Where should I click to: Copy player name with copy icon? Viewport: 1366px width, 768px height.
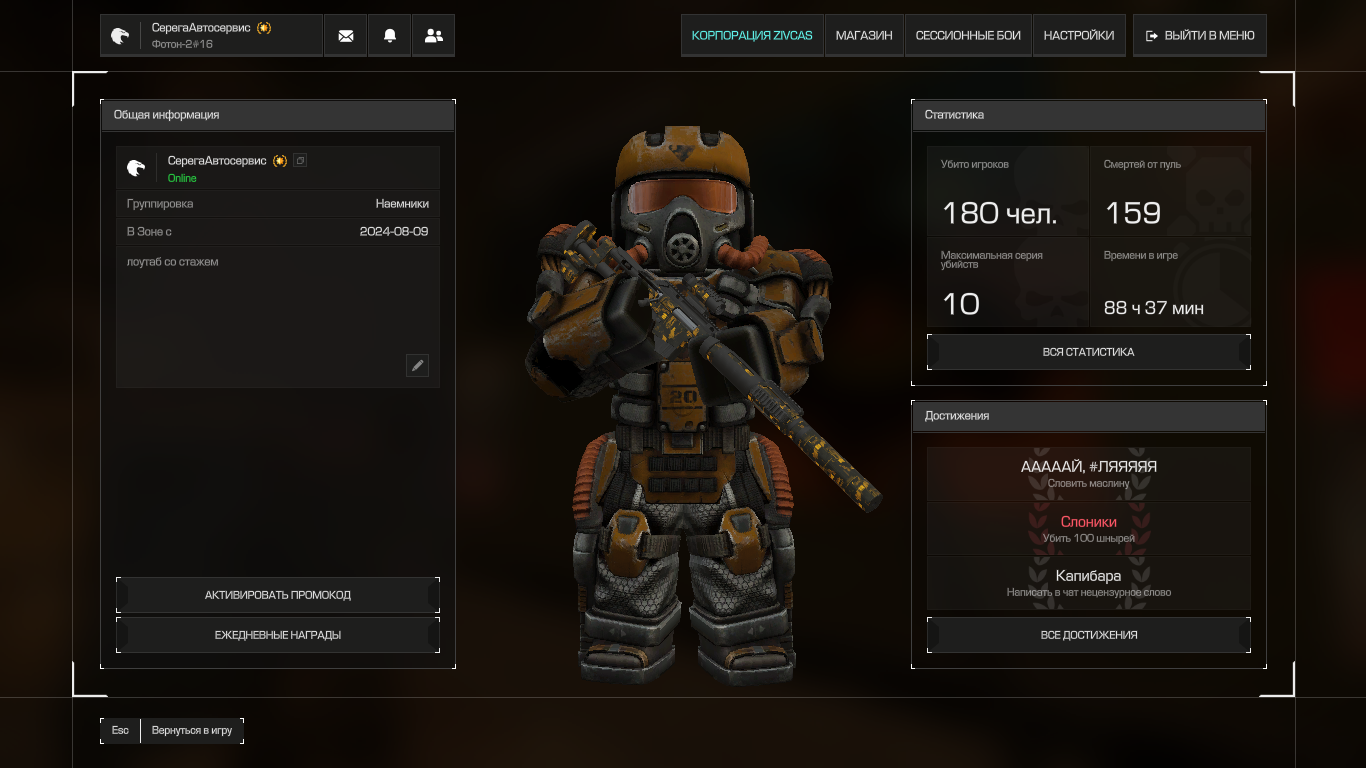(x=300, y=160)
